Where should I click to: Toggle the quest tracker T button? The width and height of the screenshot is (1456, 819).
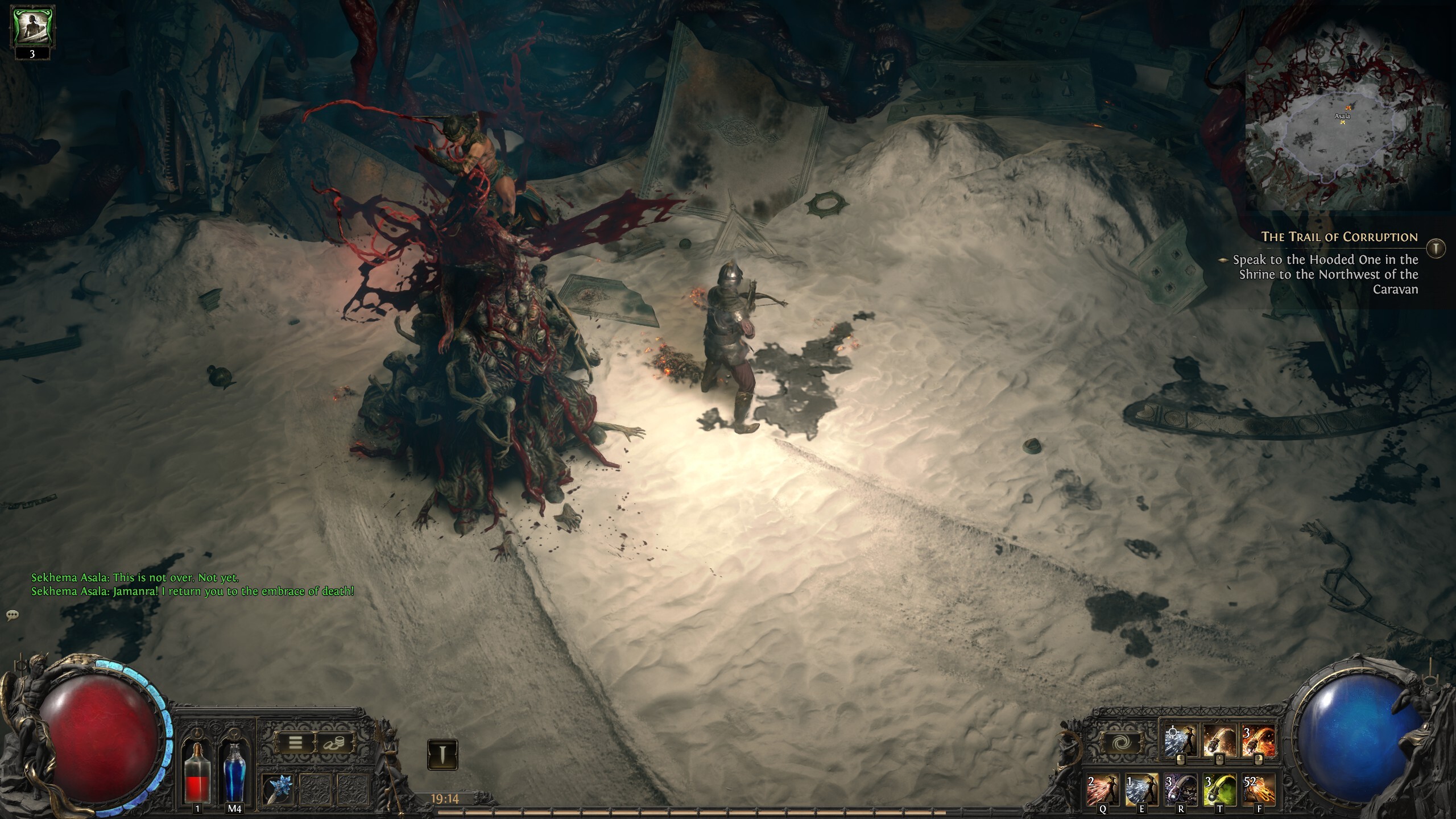[1437, 247]
